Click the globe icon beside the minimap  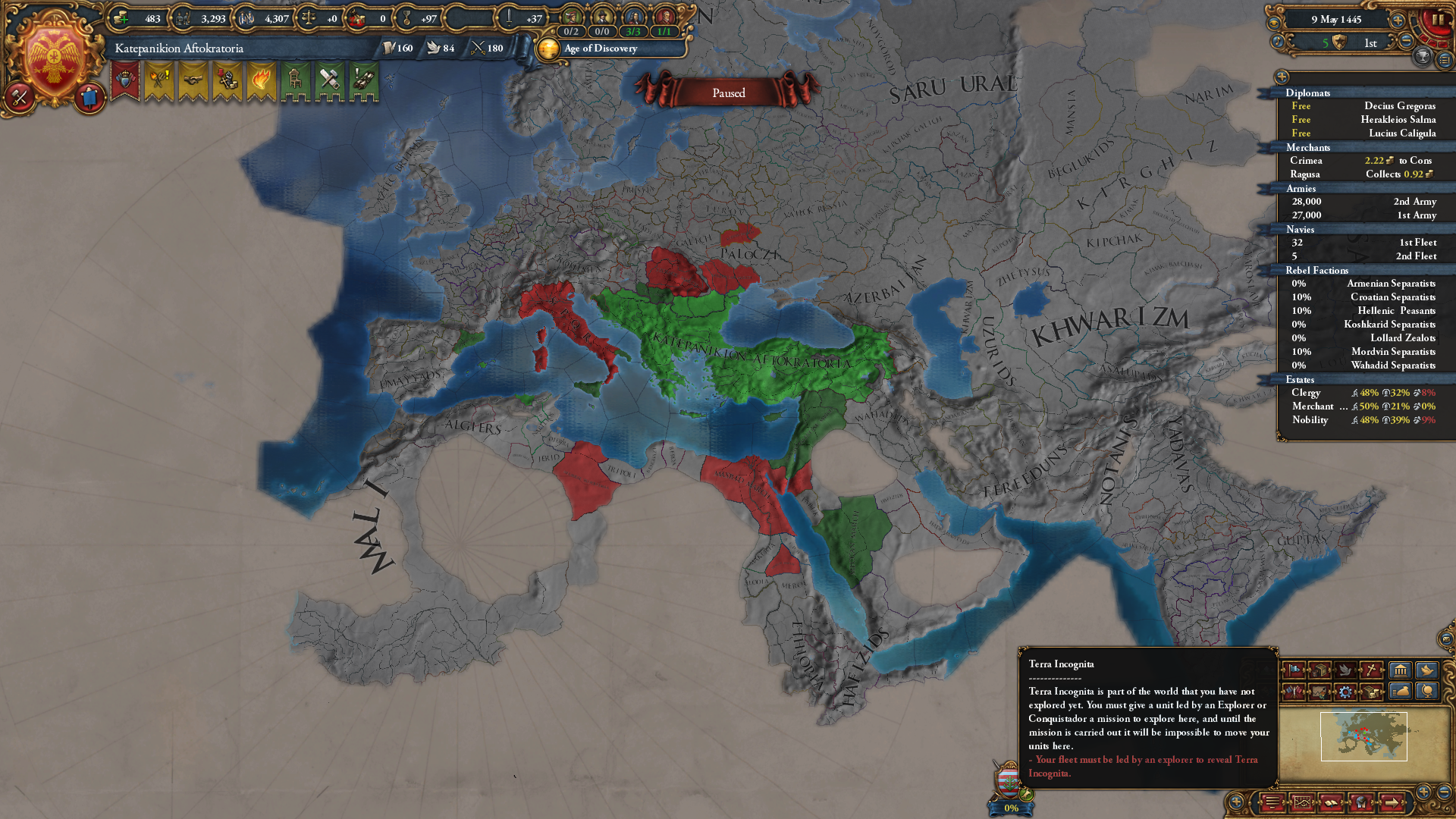[x=1427, y=692]
